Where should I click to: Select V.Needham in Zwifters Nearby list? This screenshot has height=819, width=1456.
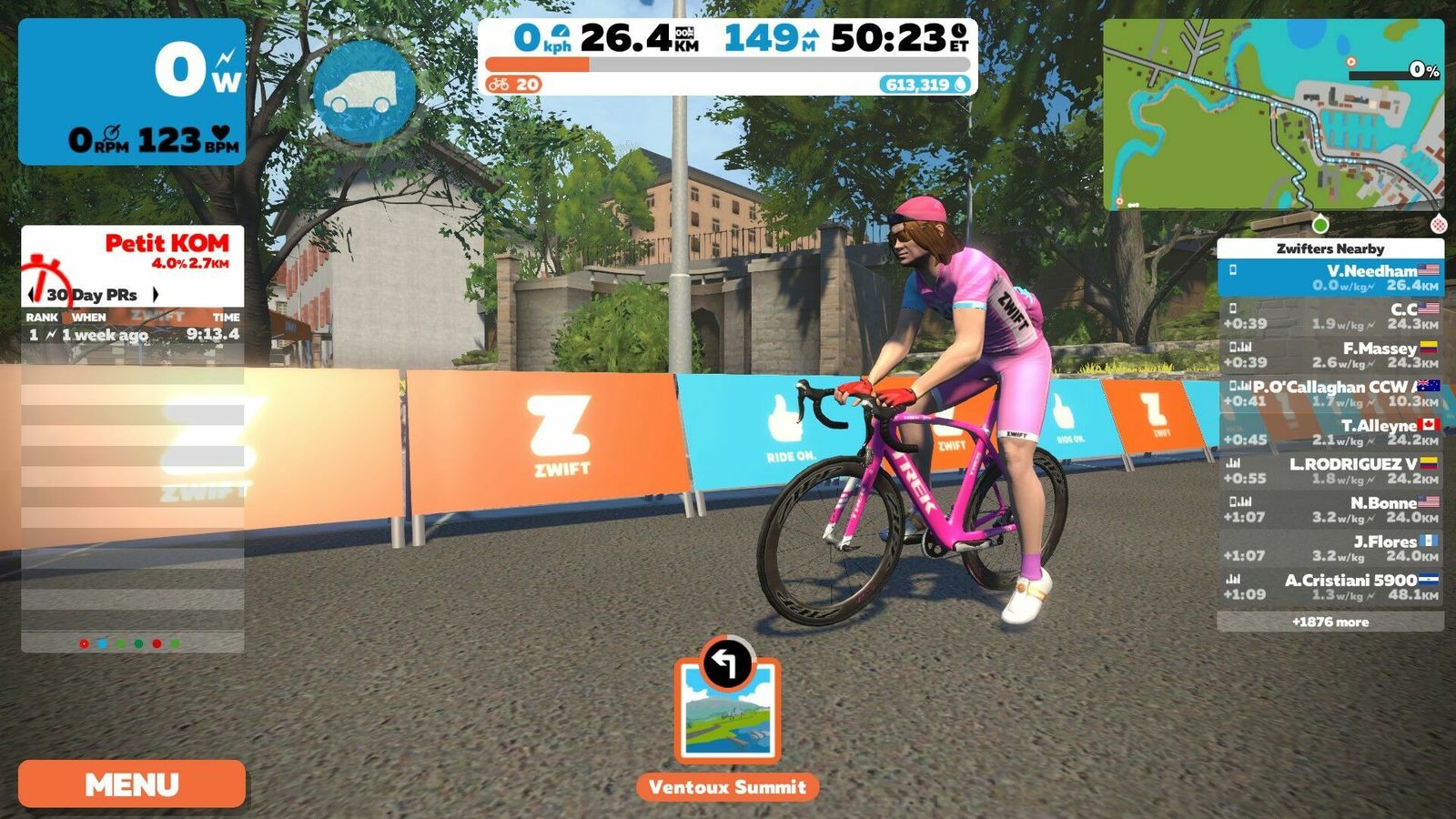pyautogui.click(x=1330, y=278)
